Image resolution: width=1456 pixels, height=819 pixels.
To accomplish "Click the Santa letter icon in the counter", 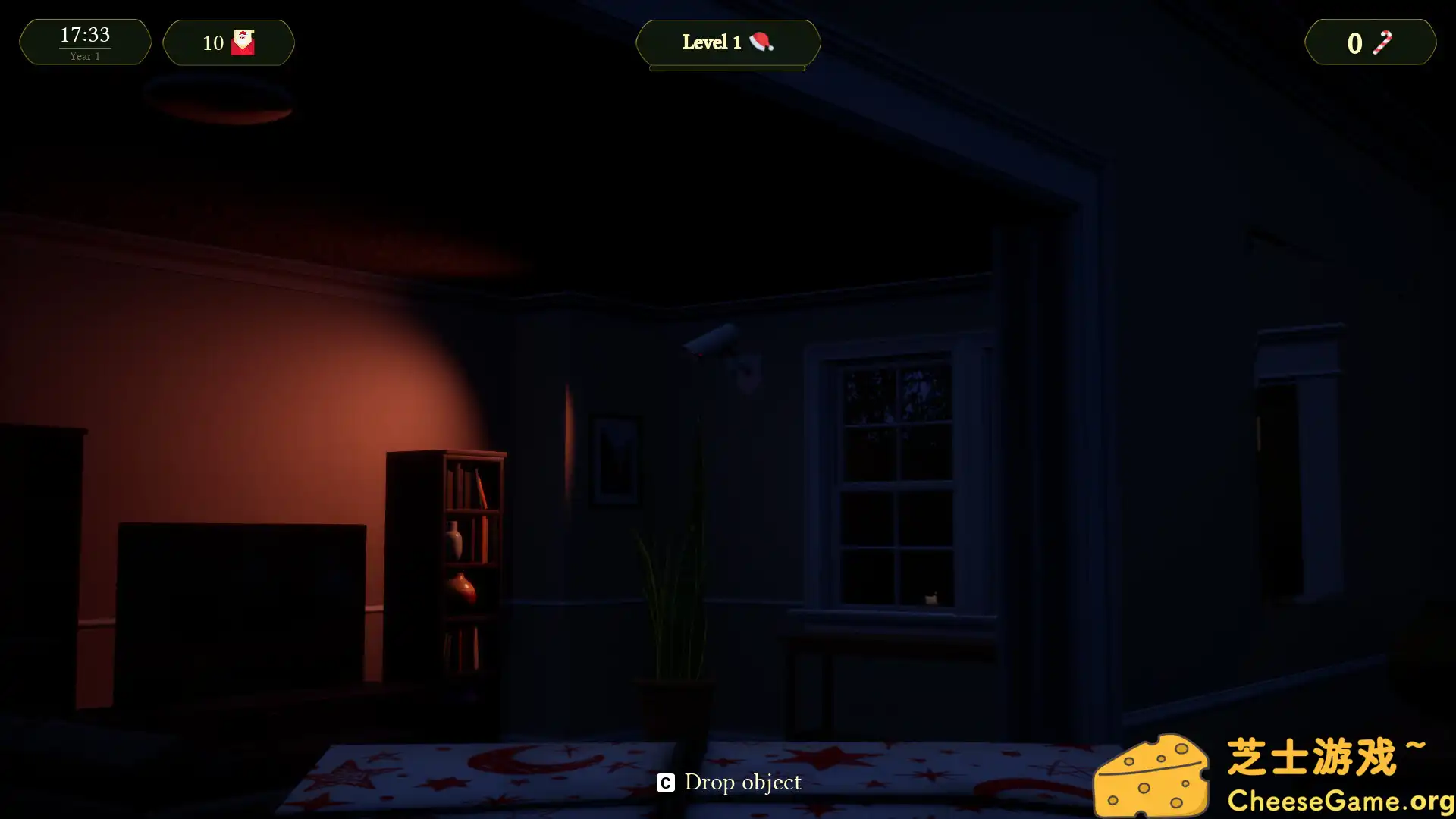I will pyautogui.click(x=242, y=41).
